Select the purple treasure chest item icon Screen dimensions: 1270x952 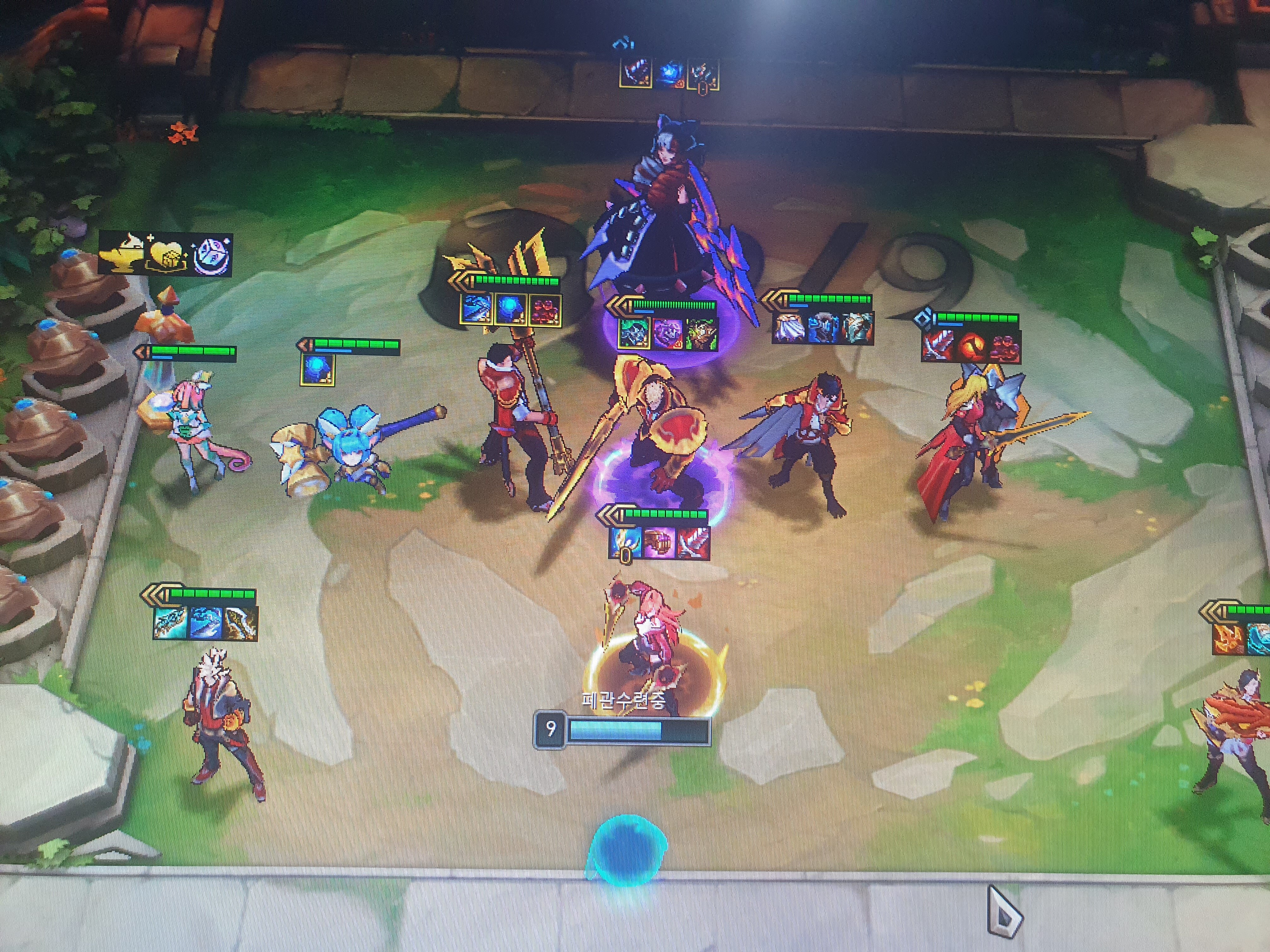pyautogui.click(x=659, y=542)
